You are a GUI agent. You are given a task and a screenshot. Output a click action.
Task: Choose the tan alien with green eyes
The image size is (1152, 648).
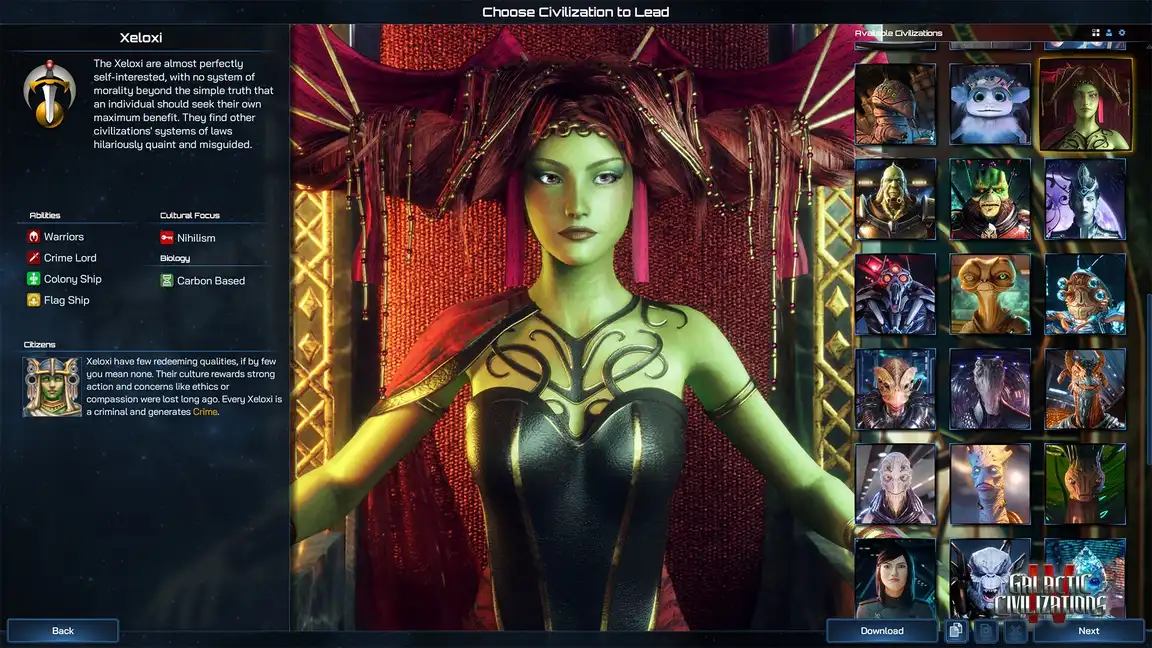990,294
